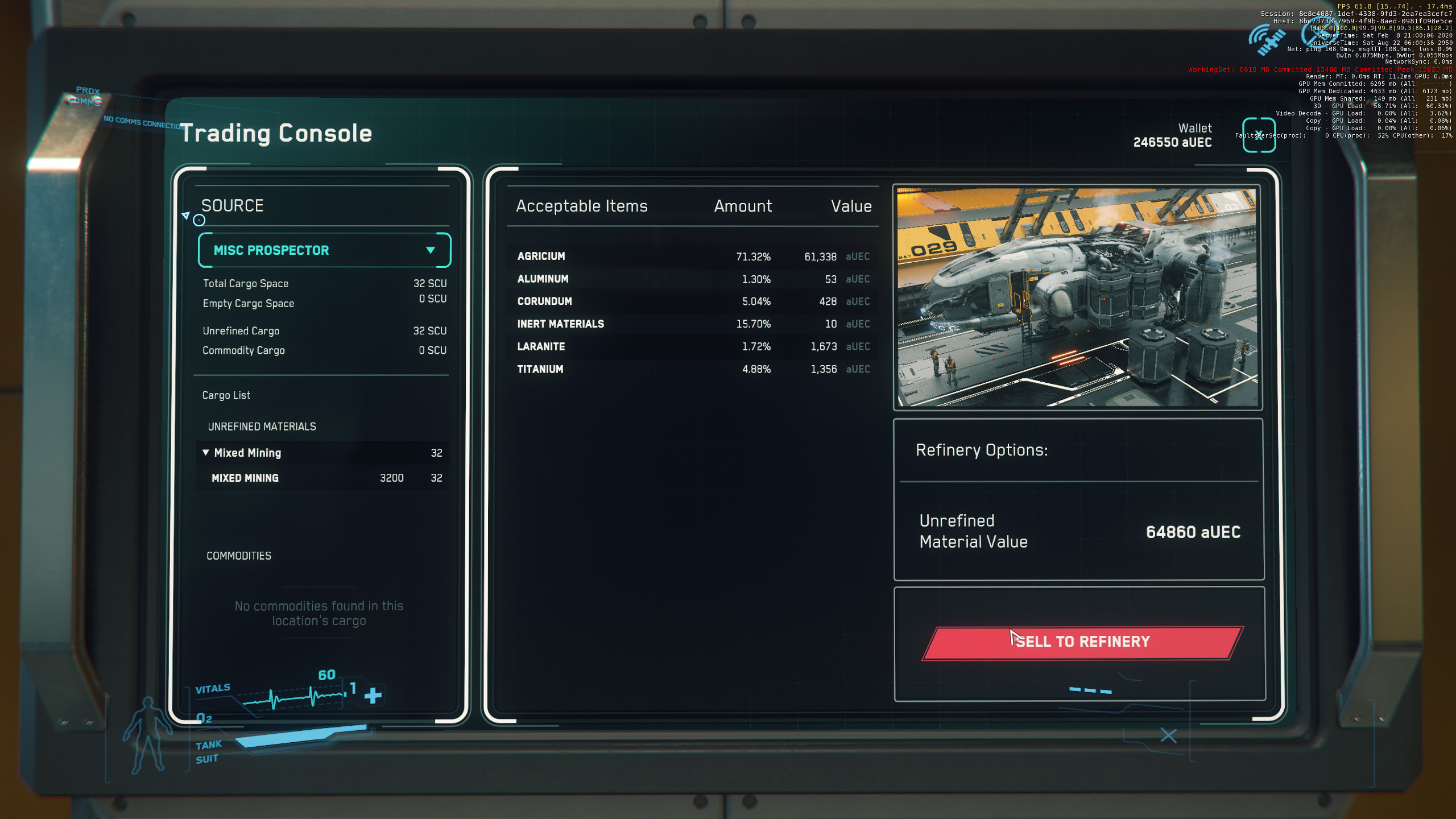Choose the Titanium item row

pos(692,370)
